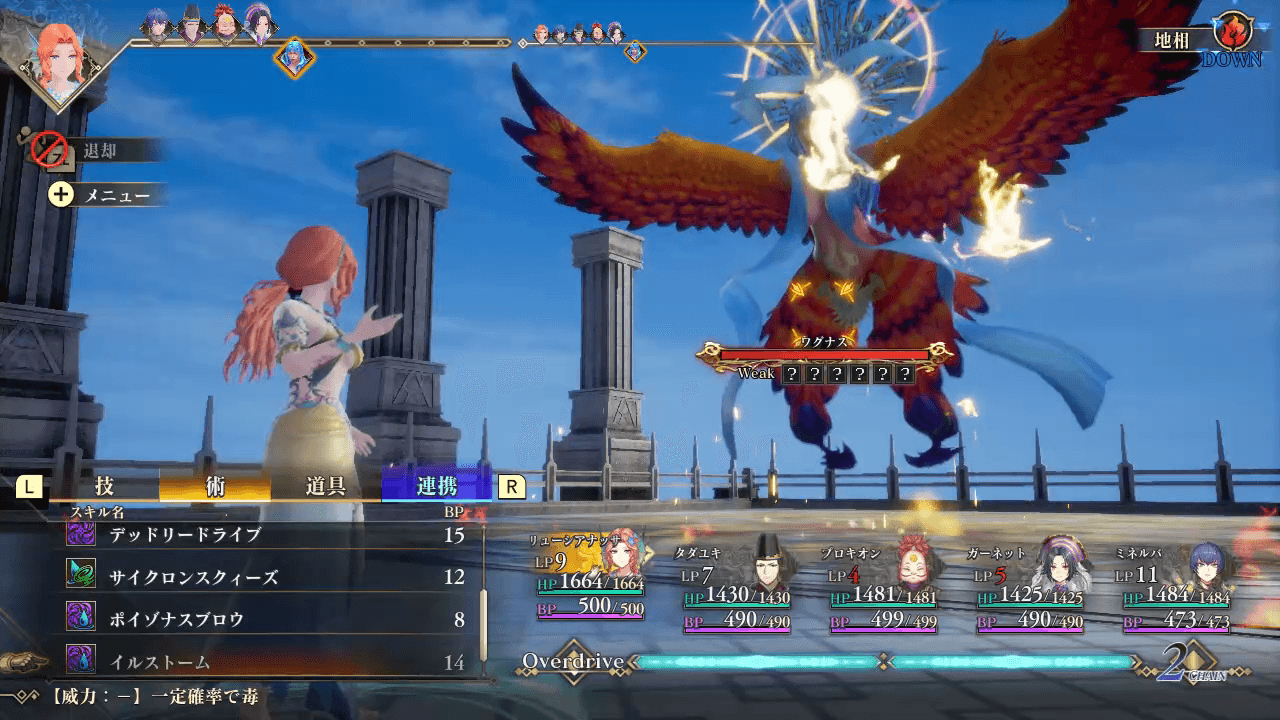Switch to the 連携 tab
Image resolution: width=1280 pixels, height=720 pixels.
(437, 487)
